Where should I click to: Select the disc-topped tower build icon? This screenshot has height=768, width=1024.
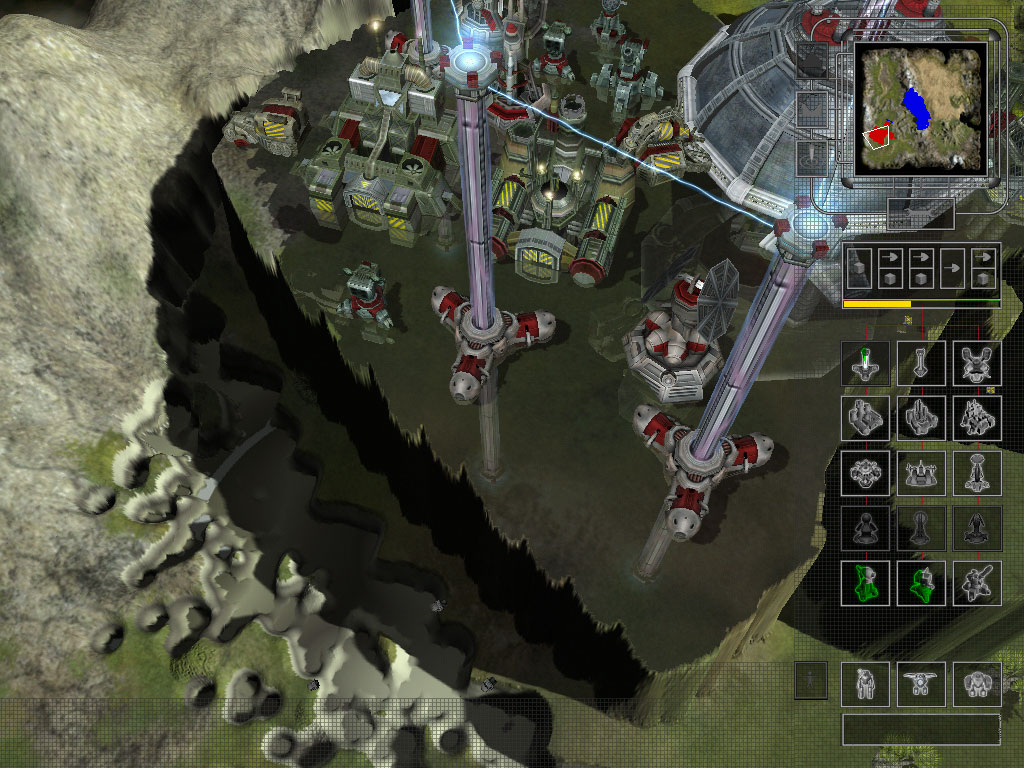[x=976, y=473]
